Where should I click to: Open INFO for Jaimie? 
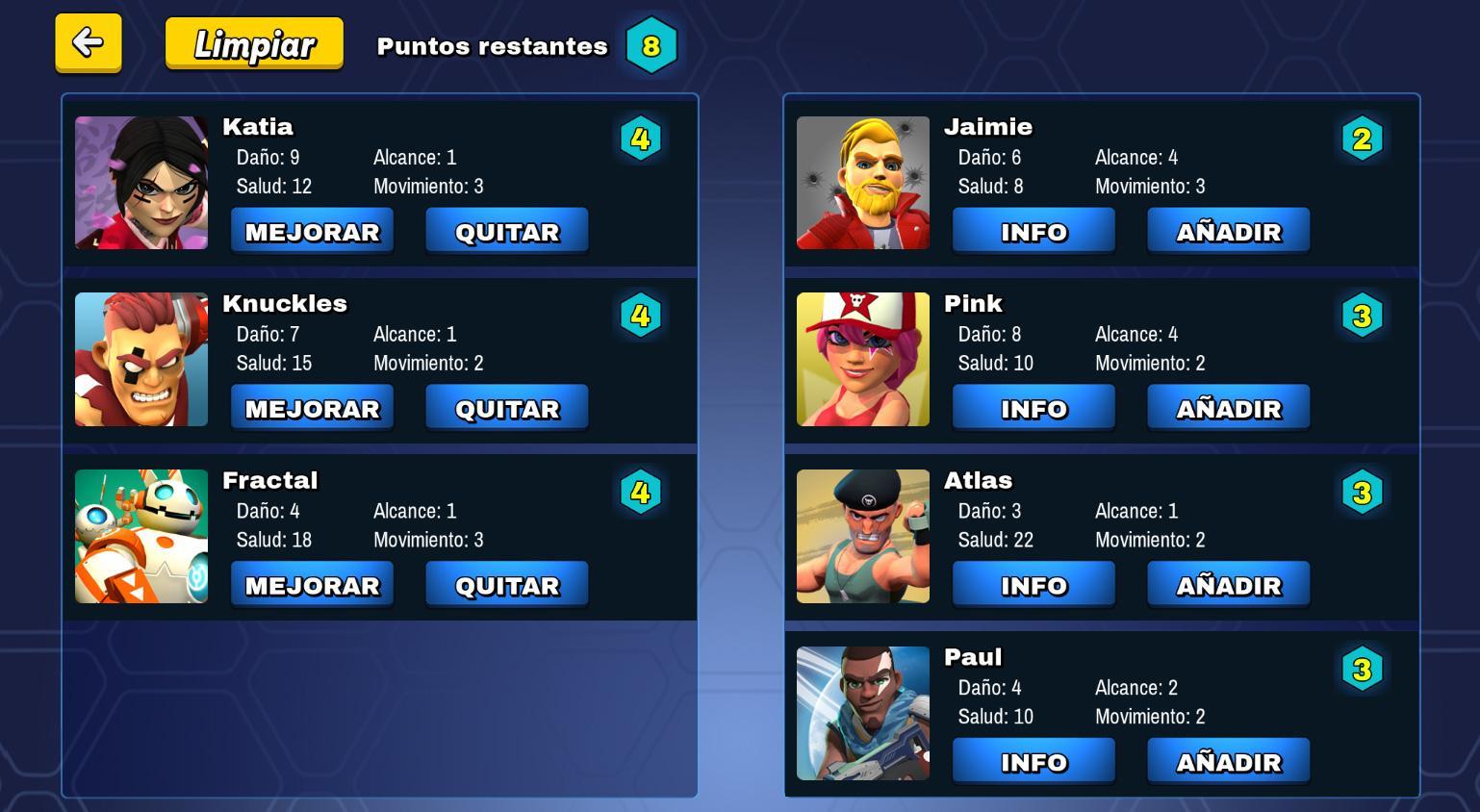(1033, 230)
